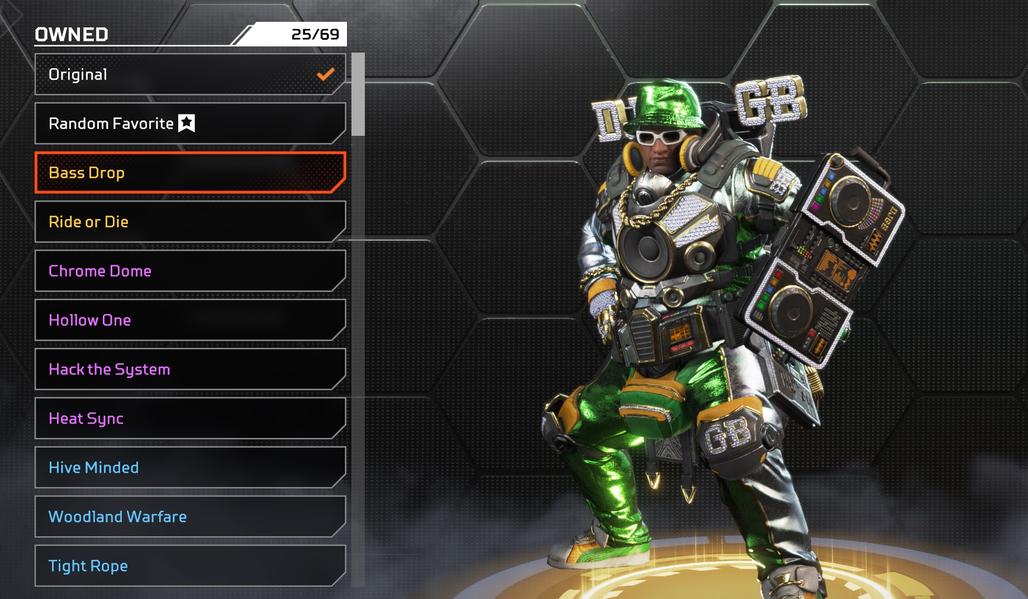The height and width of the screenshot is (599, 1028).
Task: Pick the Heat Sync skin
Action: (x=190, y=418)
